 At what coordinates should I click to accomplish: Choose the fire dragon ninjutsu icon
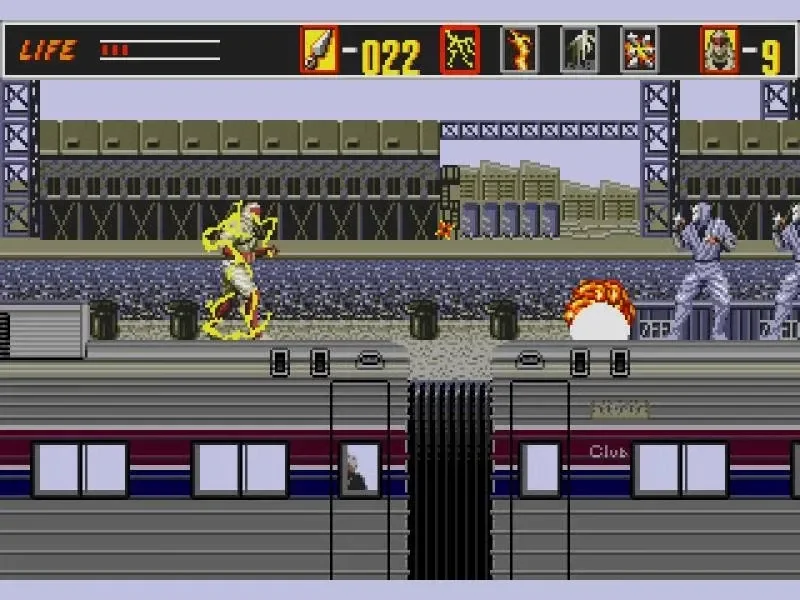point(519,50)
